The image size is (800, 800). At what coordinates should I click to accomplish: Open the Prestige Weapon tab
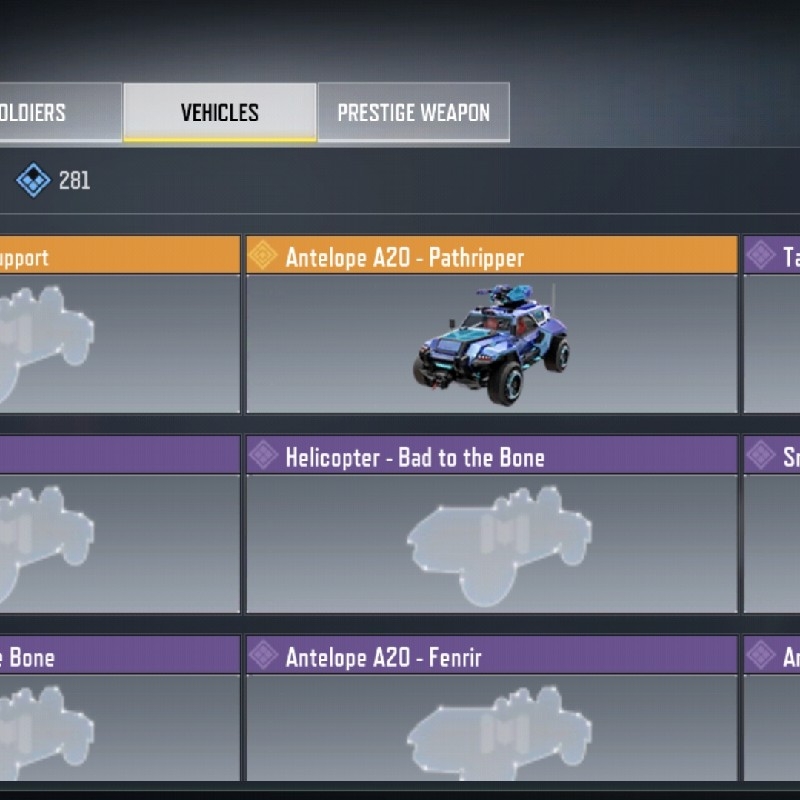(413, 112)
